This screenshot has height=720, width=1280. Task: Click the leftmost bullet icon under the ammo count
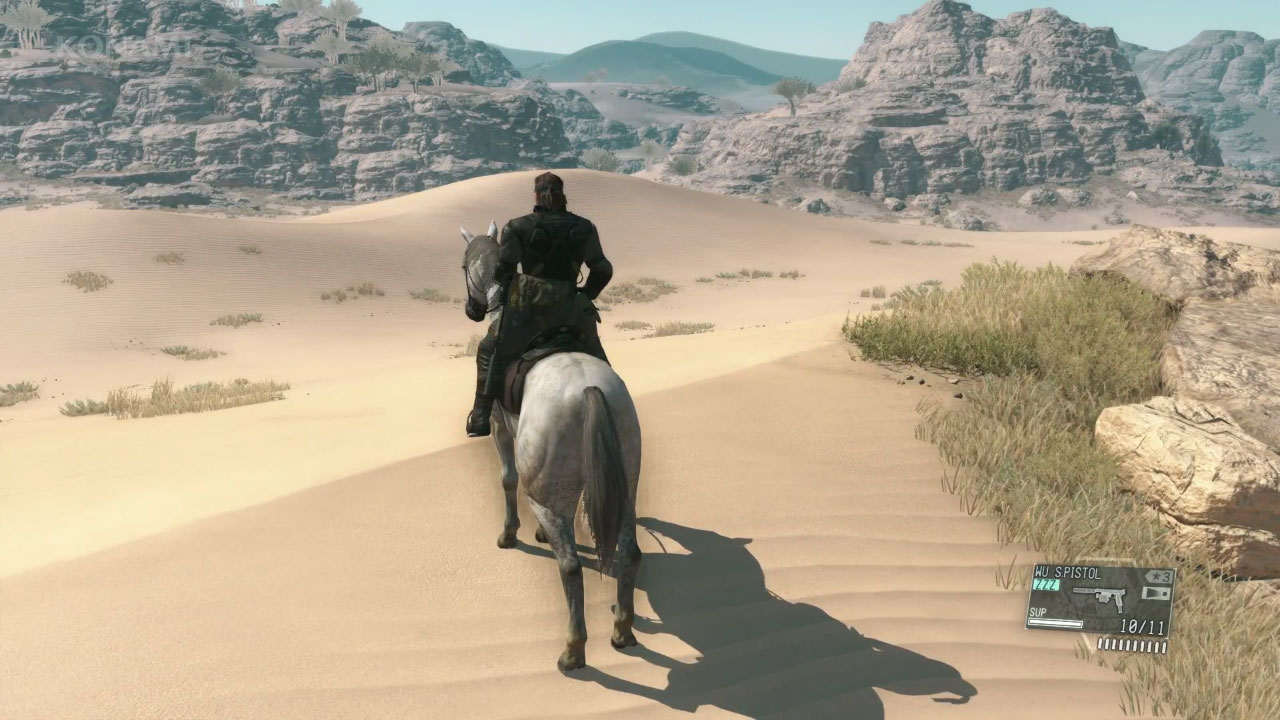coord(1101,644)
